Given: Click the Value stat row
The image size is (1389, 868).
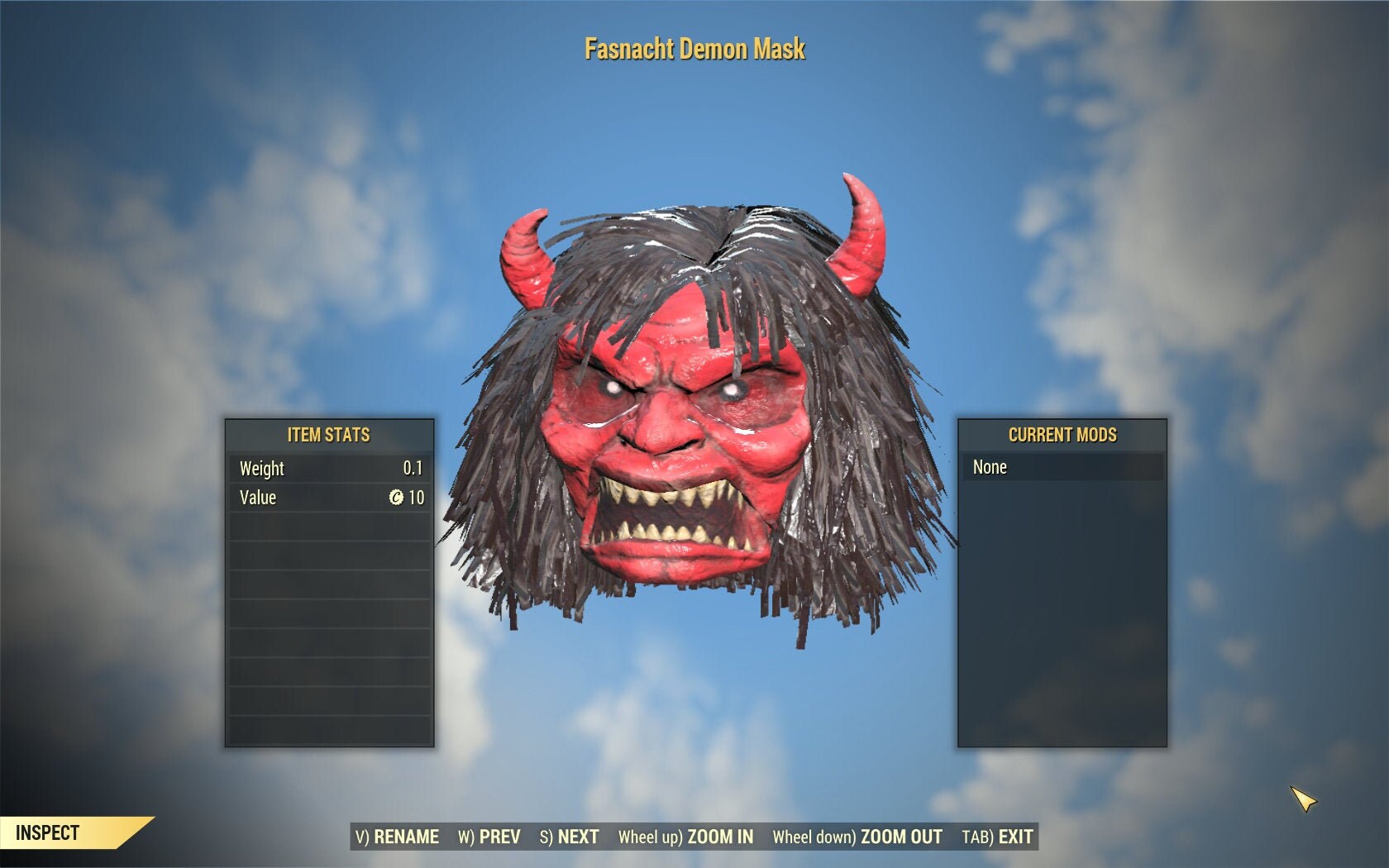Looking at the screenshot, I should (x=328, y=498).
